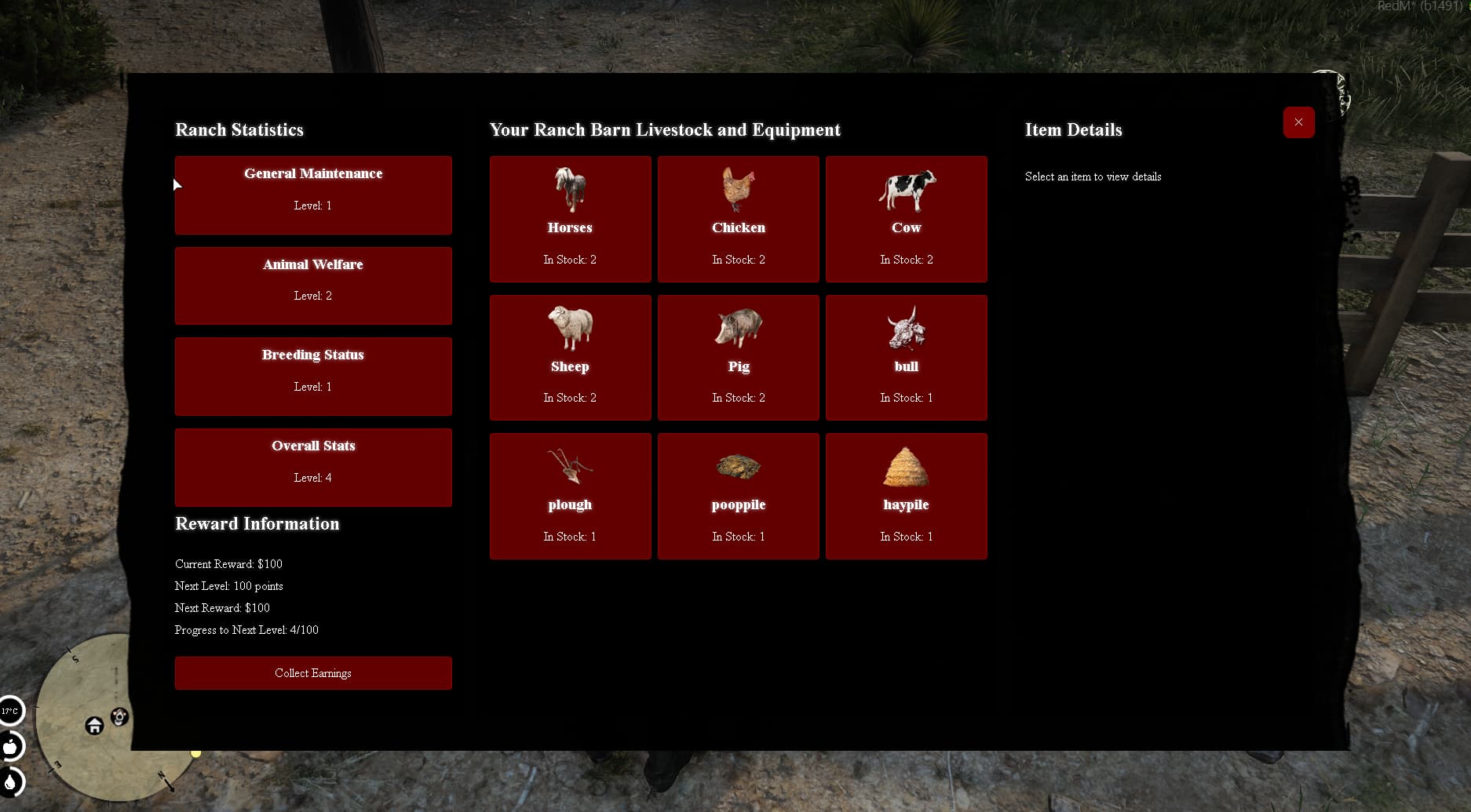Select the haypile item

pos(906,496)
